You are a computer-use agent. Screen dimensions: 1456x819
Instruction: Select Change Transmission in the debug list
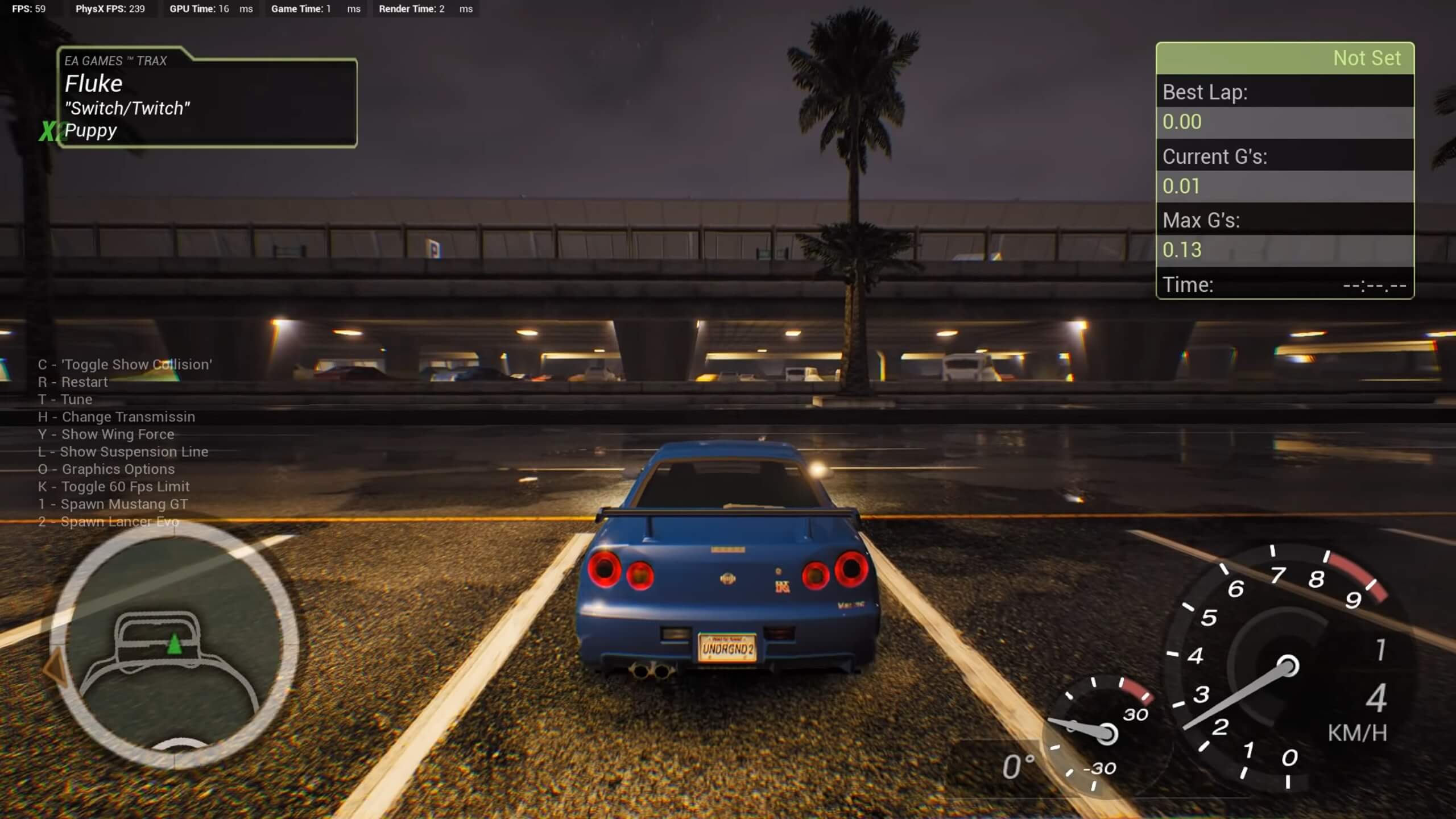point(116,417)
